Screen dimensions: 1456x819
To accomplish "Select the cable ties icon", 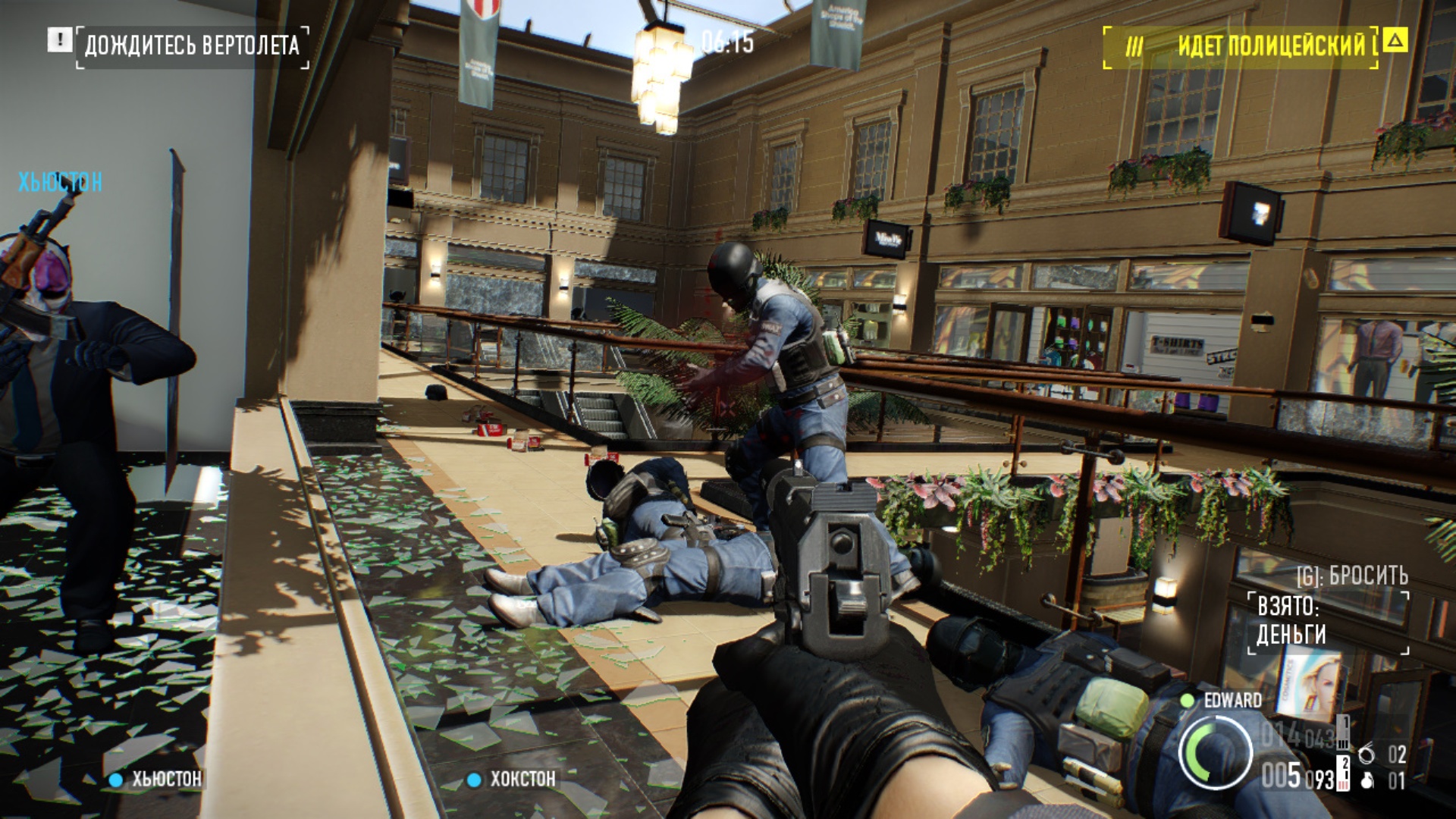I will tap(1366, 755).
